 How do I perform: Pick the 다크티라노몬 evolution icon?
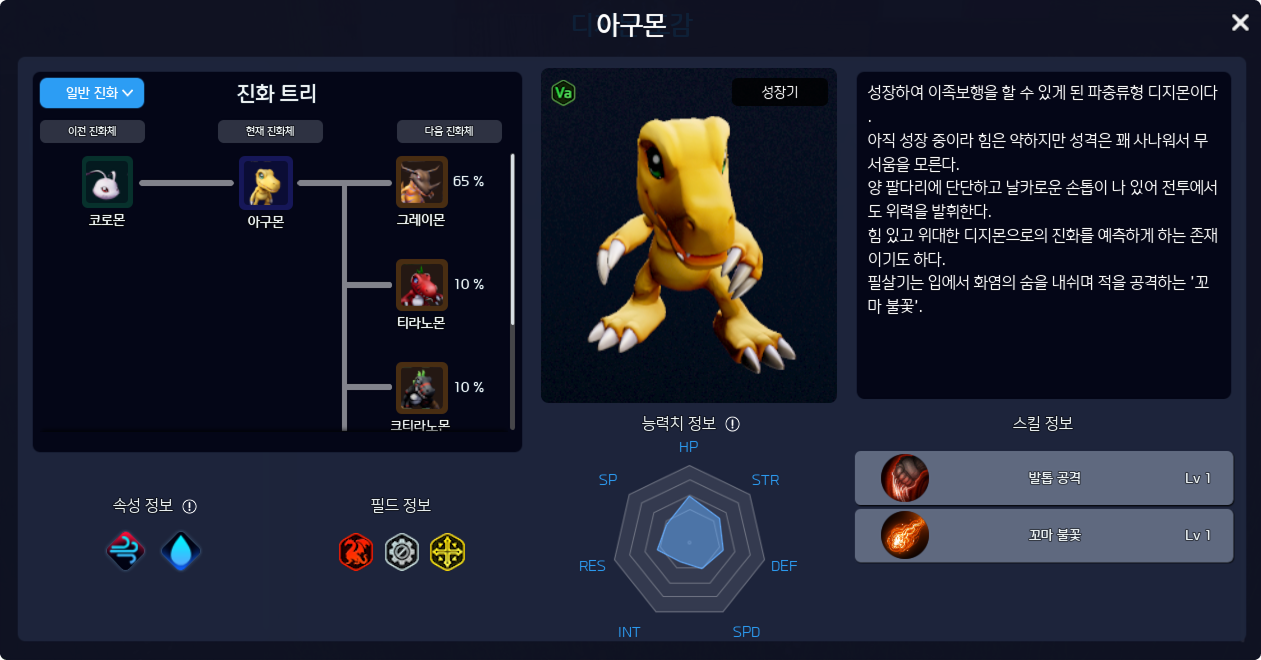pos(422,388)
